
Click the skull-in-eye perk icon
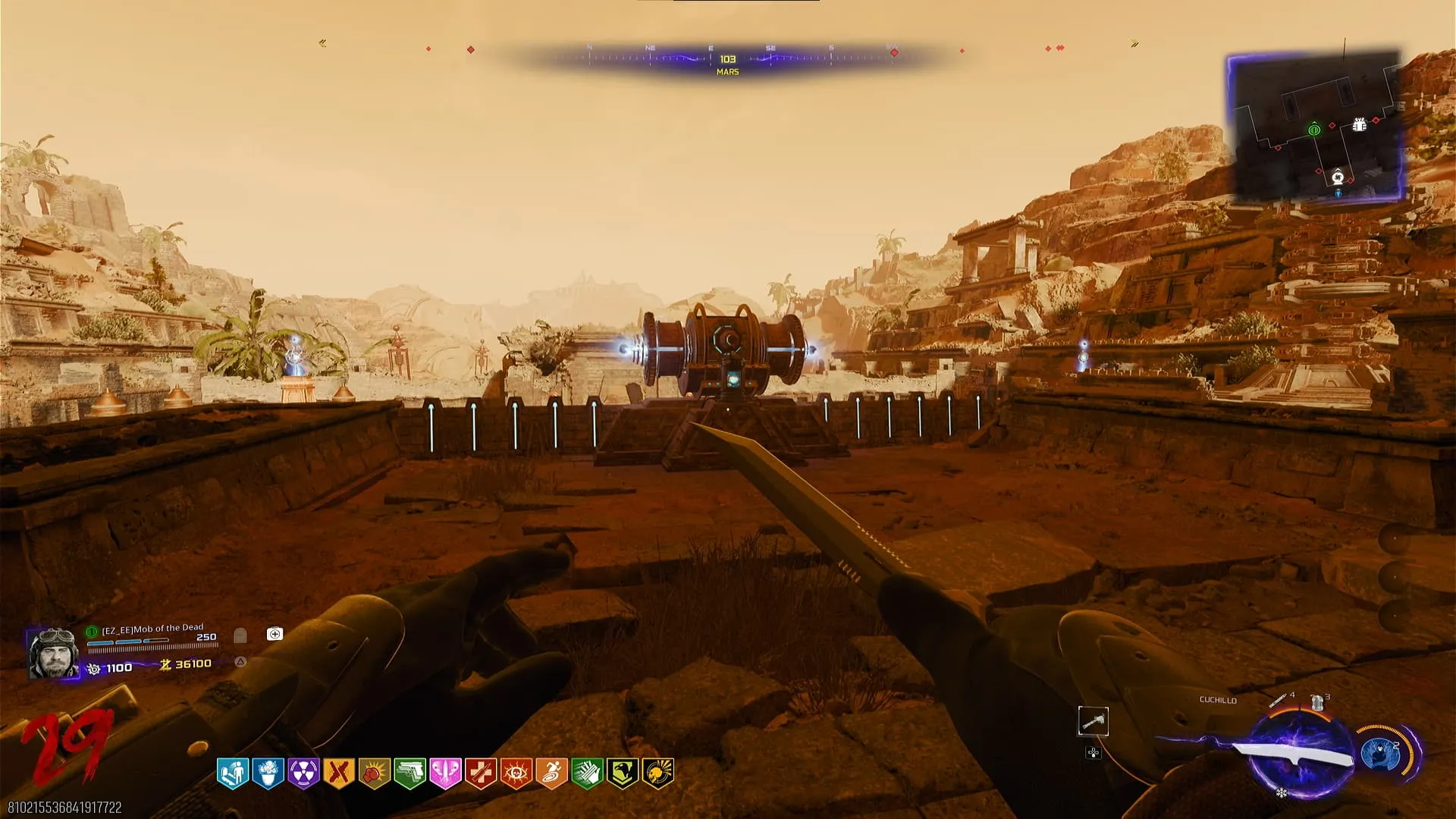(516, 773)
